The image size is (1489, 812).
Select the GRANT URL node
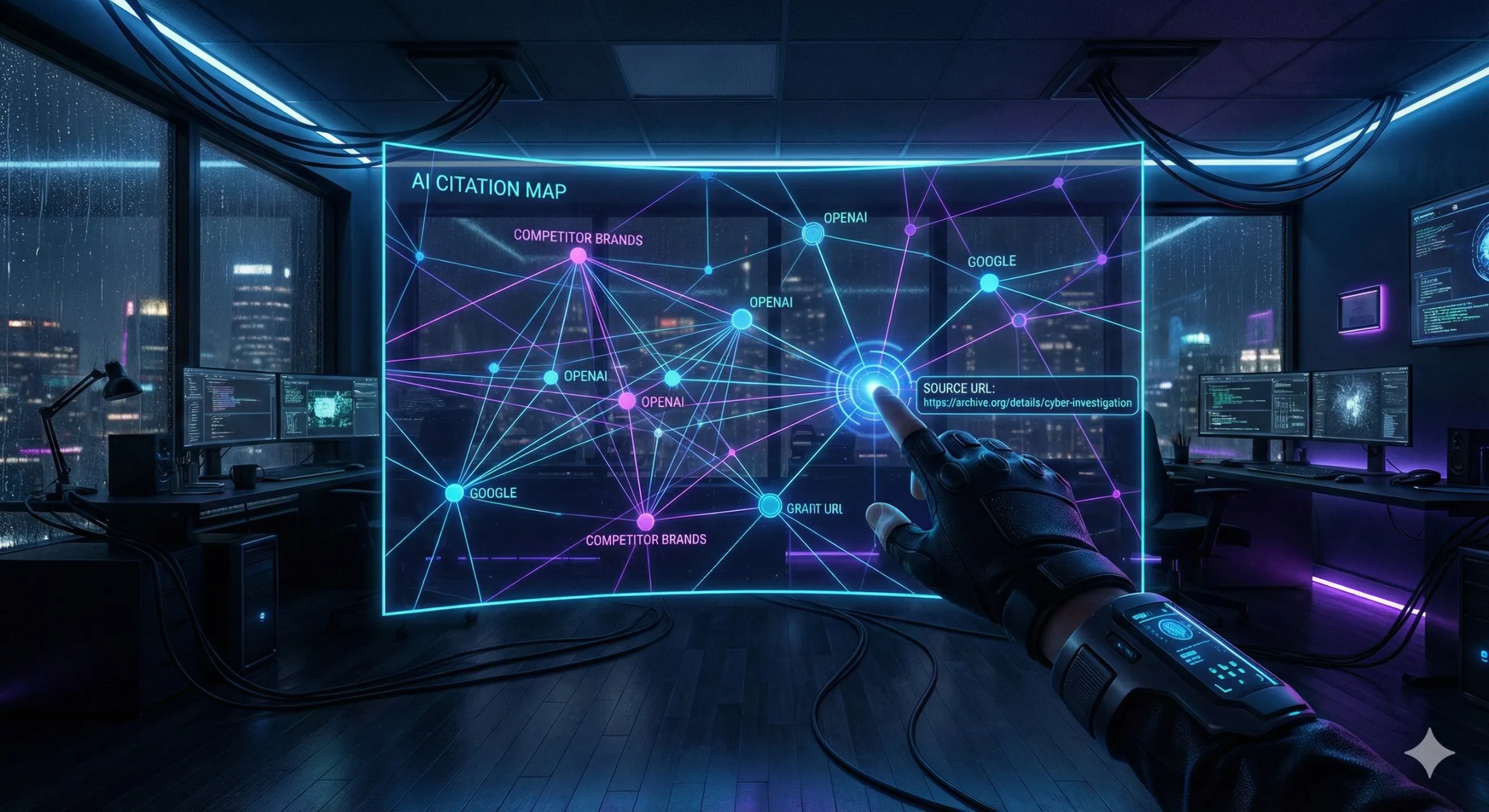point(770,505)
